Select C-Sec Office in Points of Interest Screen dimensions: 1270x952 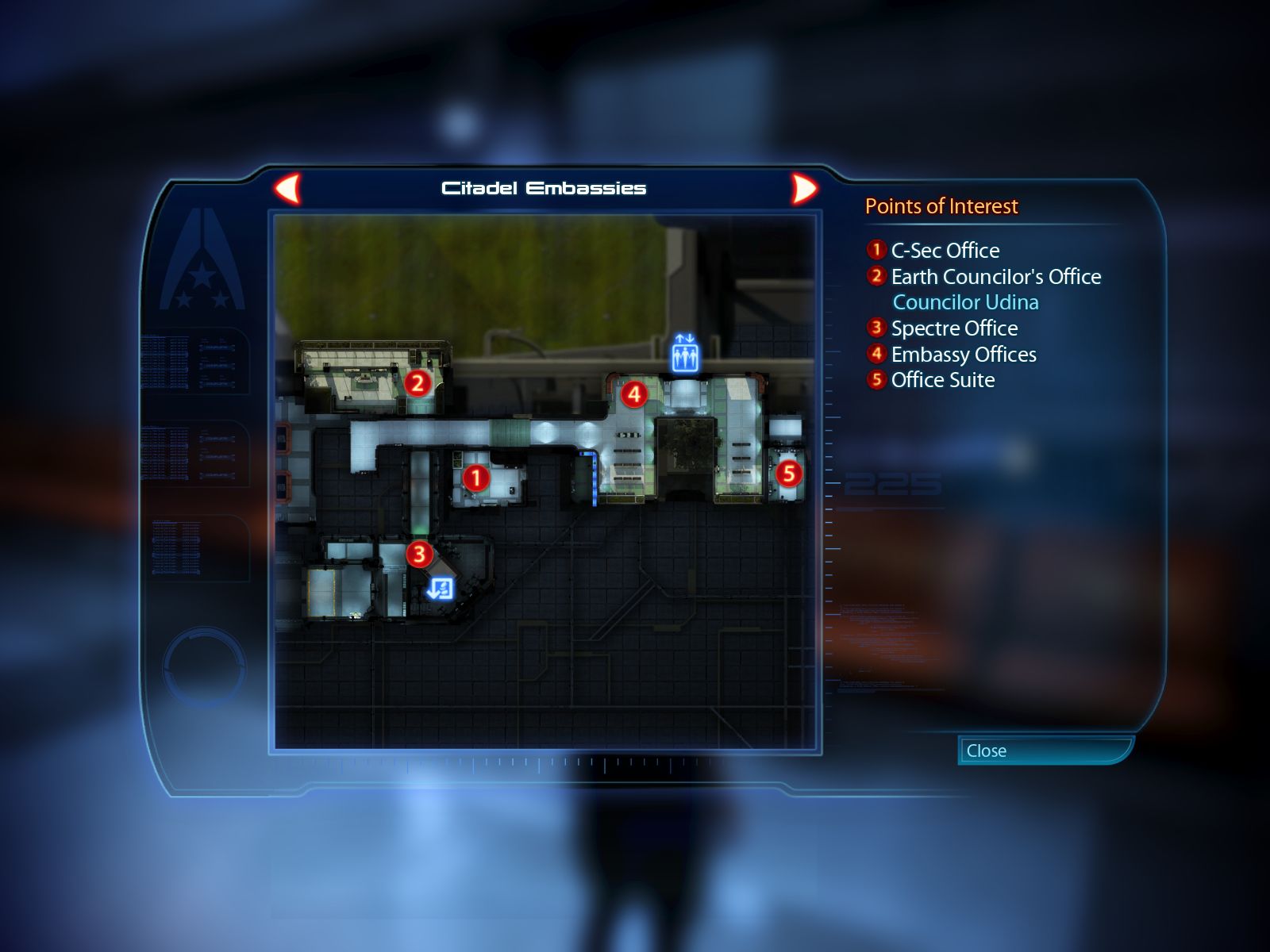(x=945, y=251)
